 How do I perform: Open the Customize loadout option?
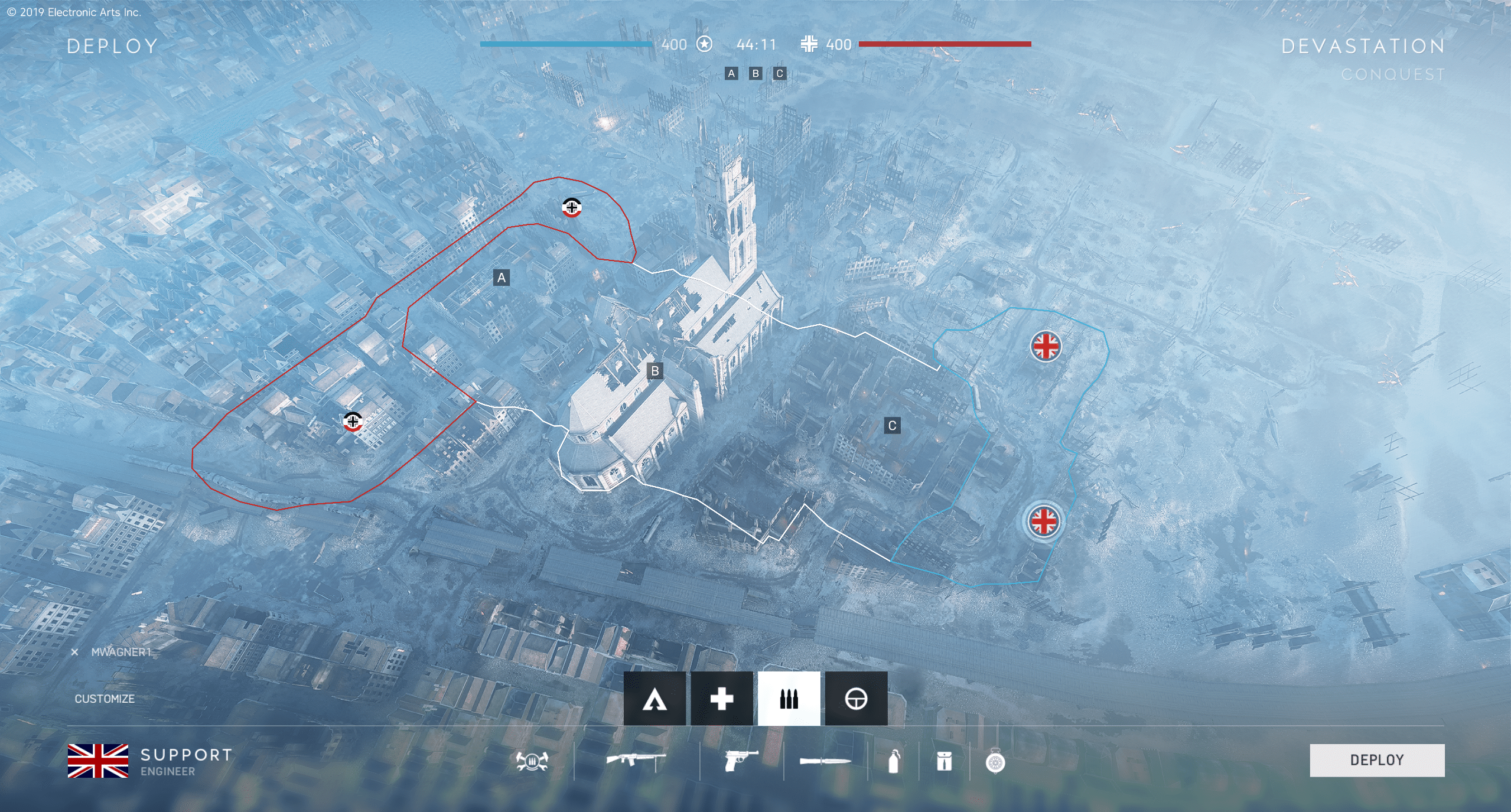click(105, 699)
